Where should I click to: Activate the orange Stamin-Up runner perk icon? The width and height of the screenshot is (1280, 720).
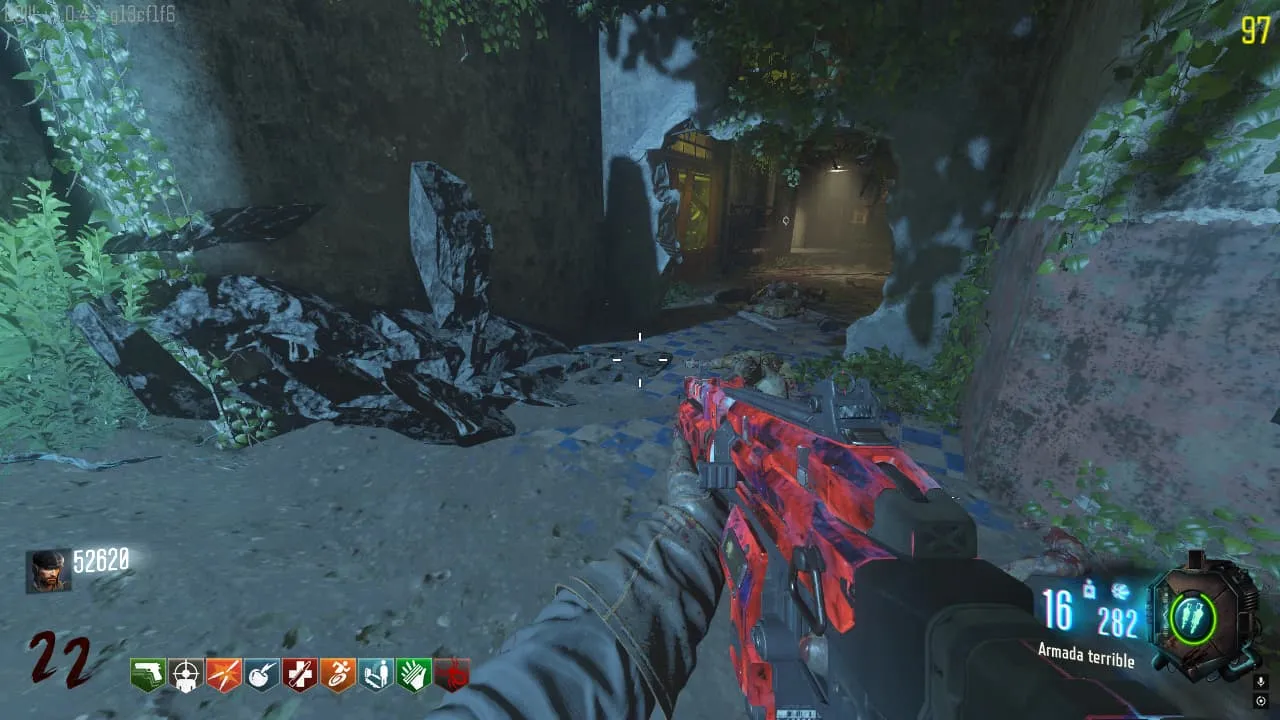337,674
